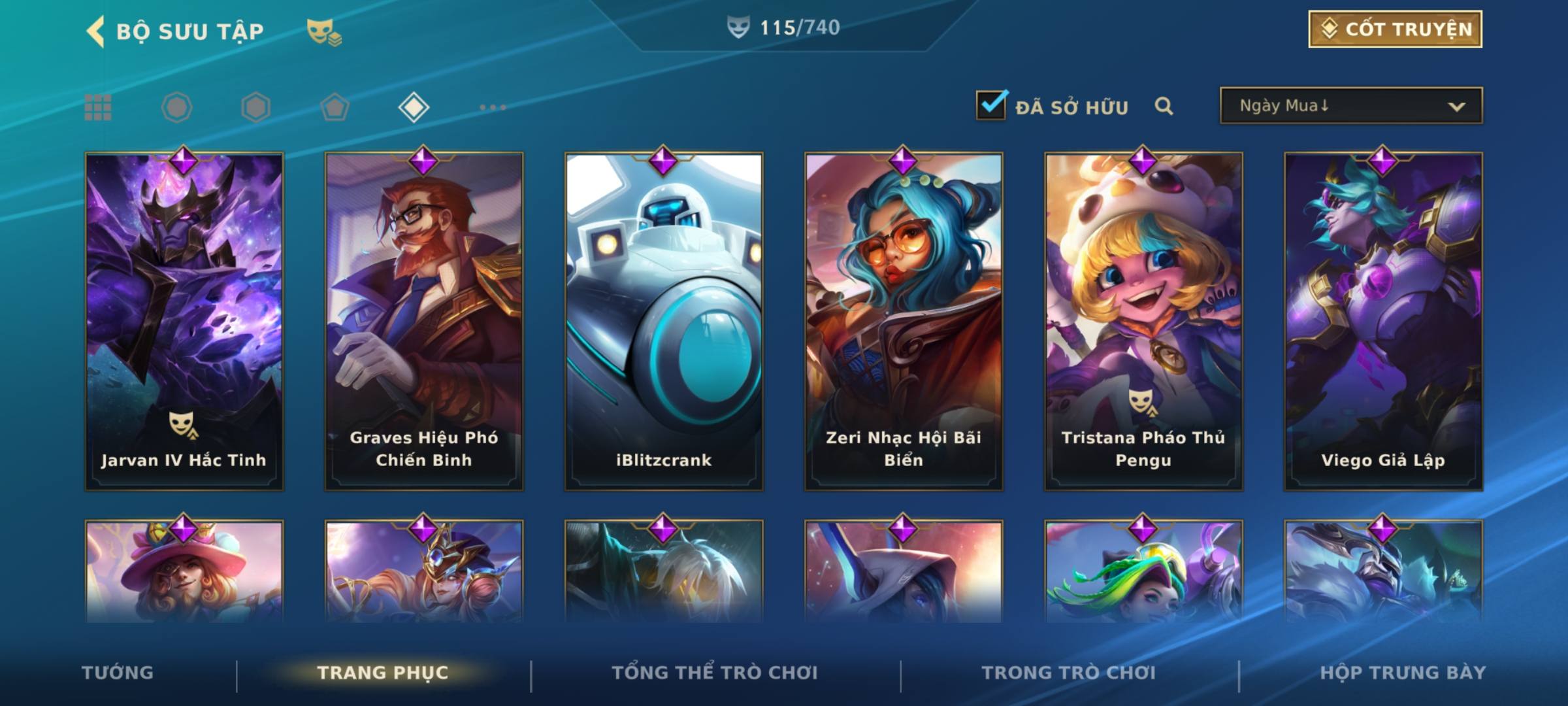Open the Cốt Truyện button

pyautogui.click(x=1395, y=29)
